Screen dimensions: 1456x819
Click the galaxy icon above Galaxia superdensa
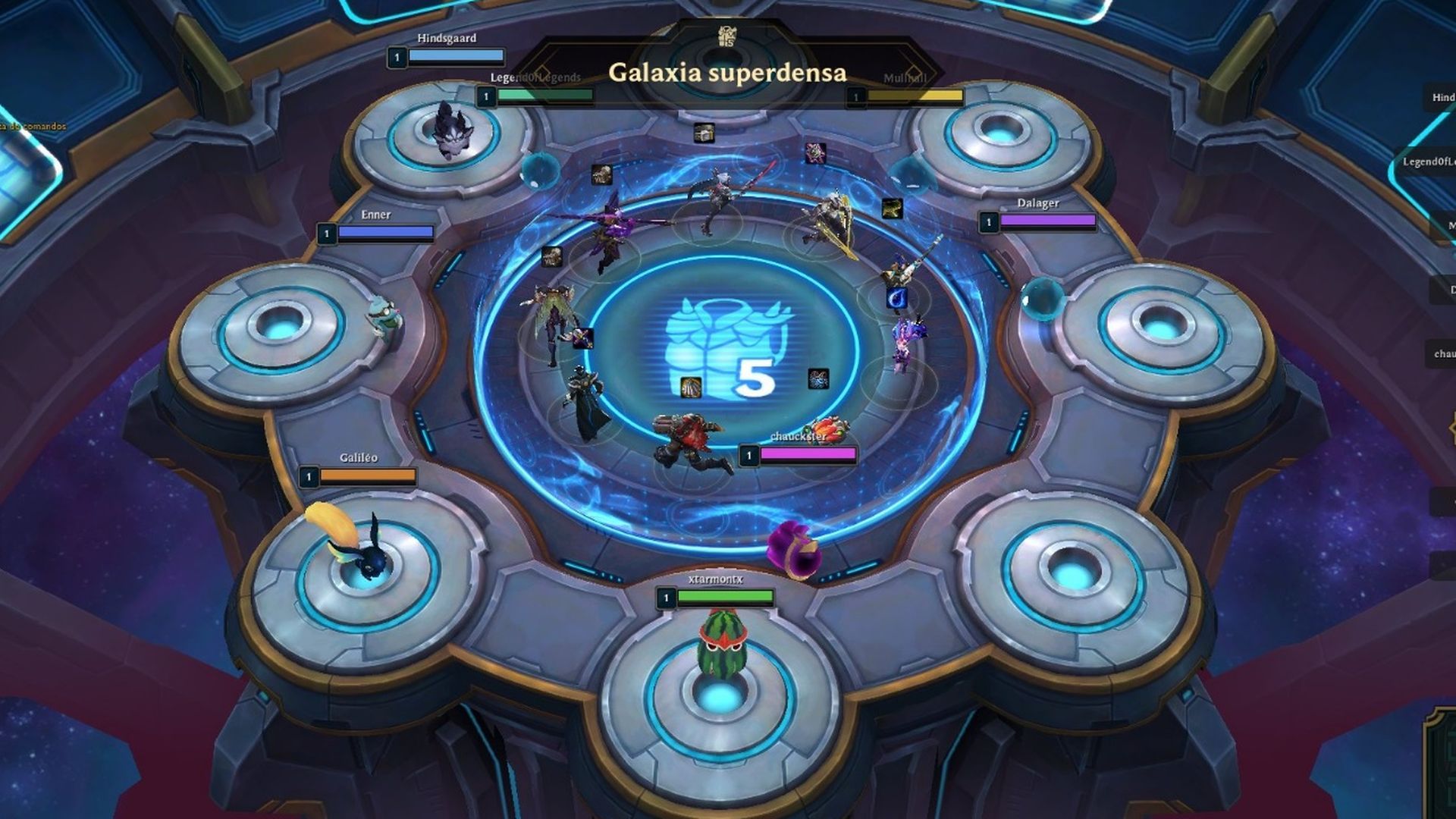pos(726,36)
